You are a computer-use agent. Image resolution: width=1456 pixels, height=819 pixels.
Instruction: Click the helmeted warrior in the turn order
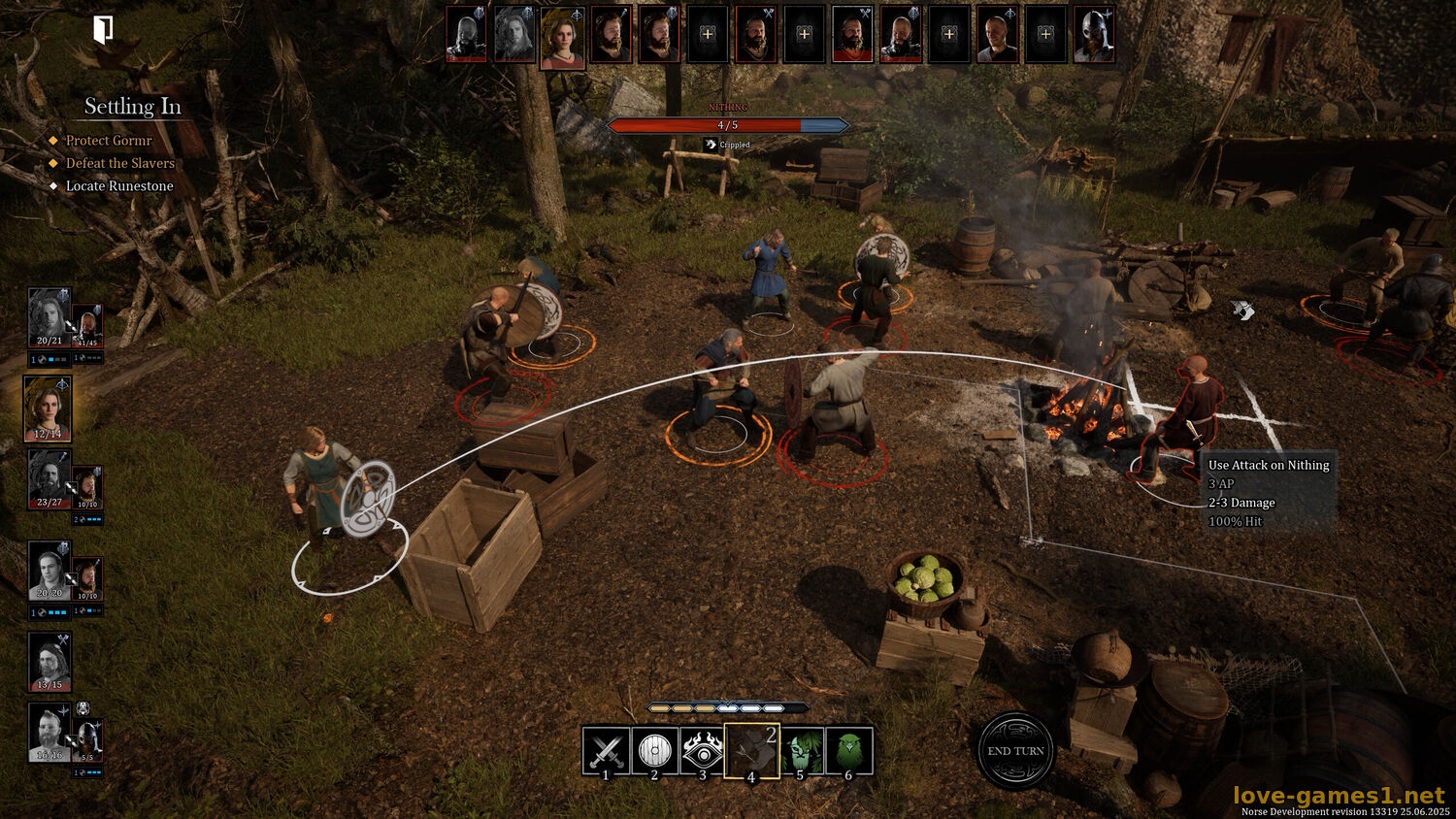(x=1094, y=35)
